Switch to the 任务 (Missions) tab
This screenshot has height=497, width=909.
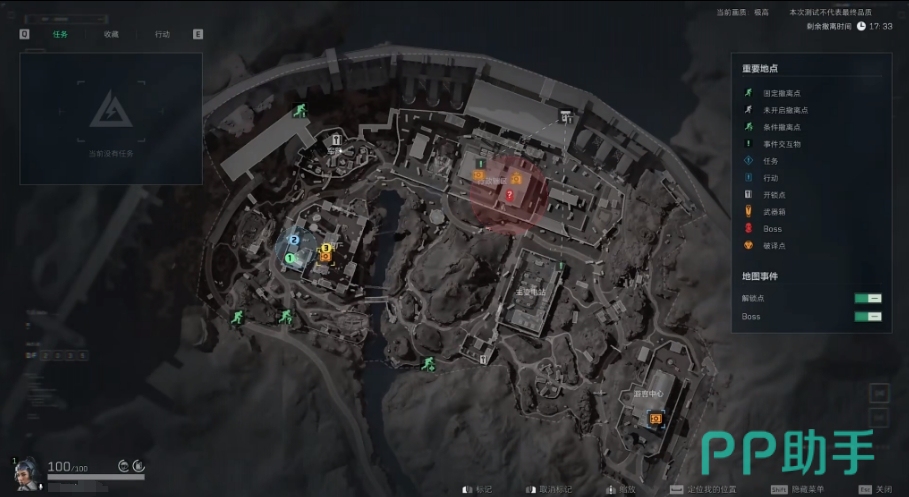(59, 34)
